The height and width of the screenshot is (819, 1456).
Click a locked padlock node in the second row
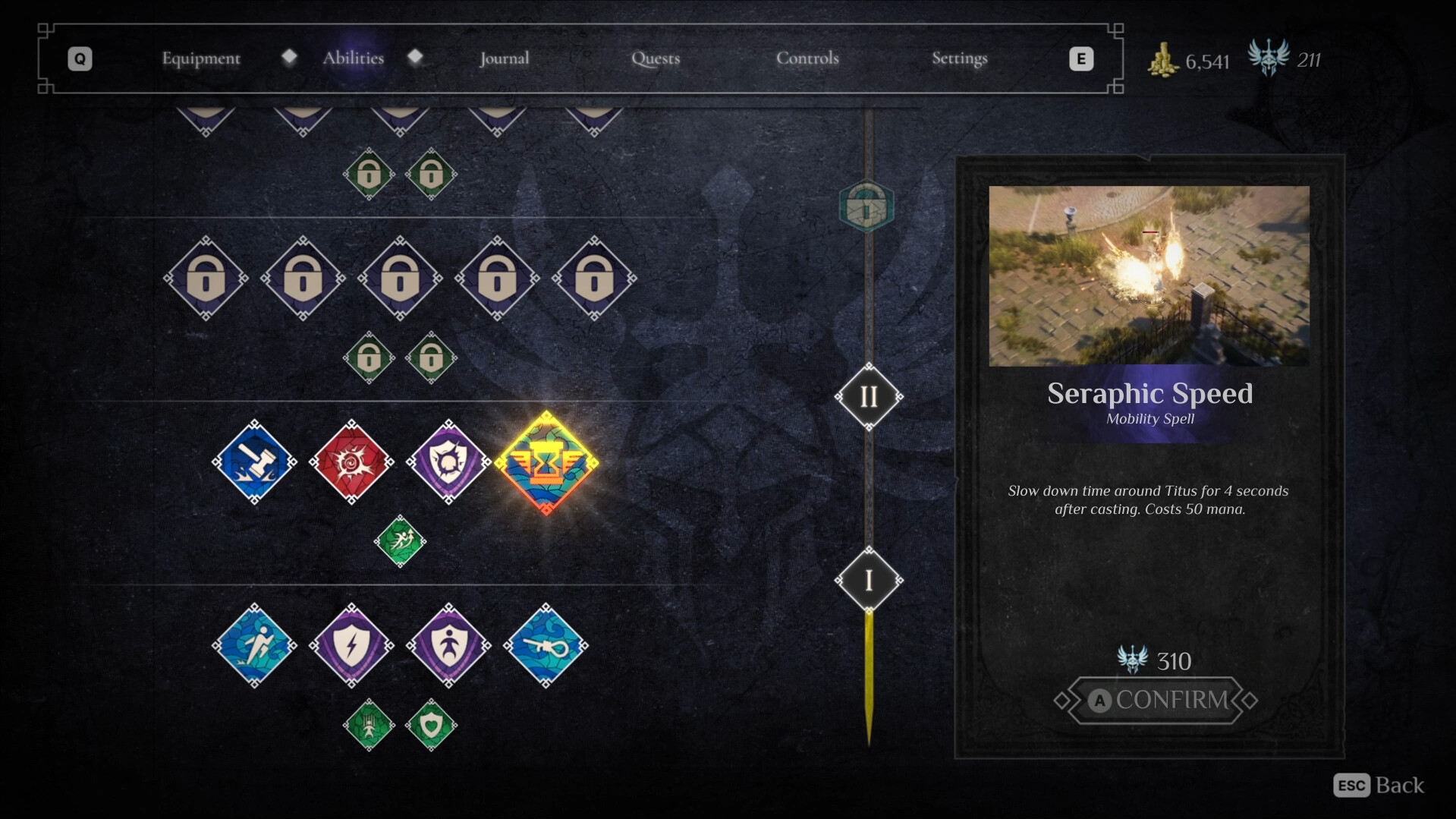tap(303, 279)
